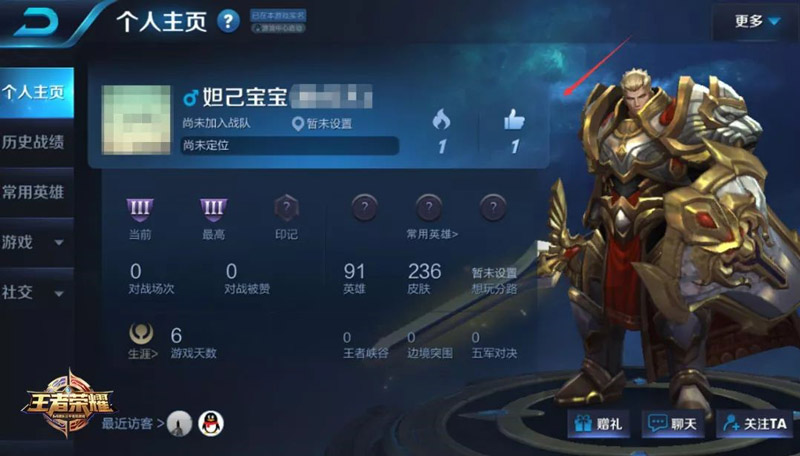Viewport: 800px width, 456px height.
Task: Open the QQ penguin visitor avatar
Action: (211, 423)
